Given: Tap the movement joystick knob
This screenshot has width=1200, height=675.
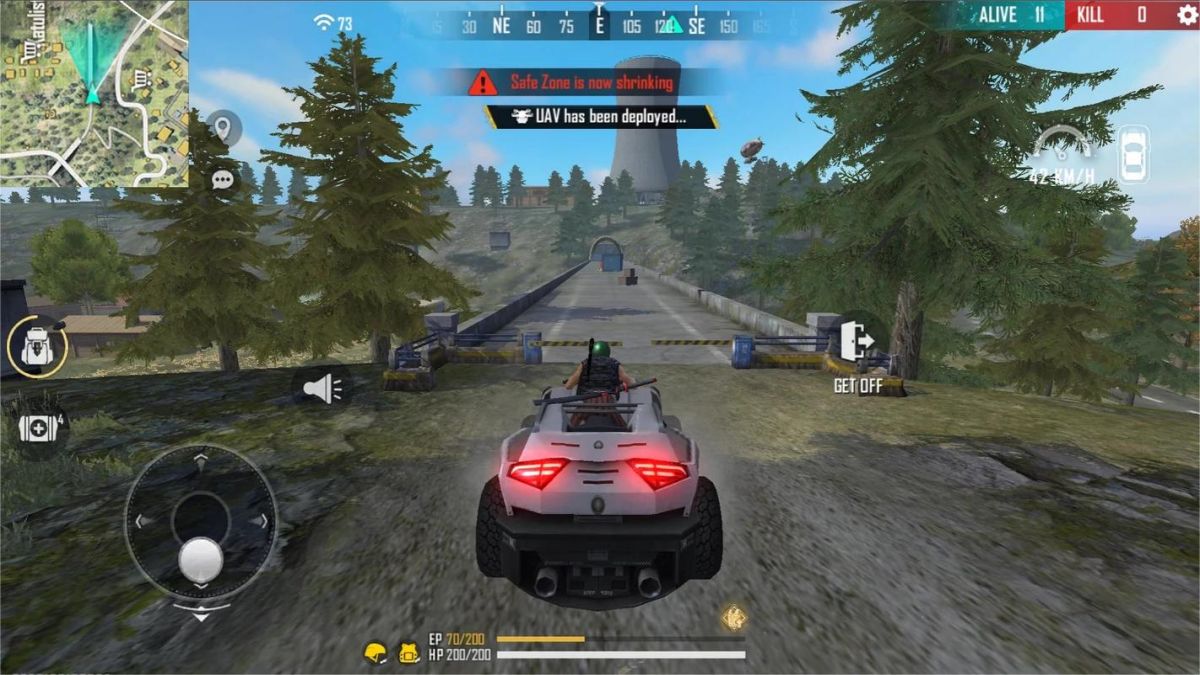Looking at the screenshot, I should coord(201,558).
